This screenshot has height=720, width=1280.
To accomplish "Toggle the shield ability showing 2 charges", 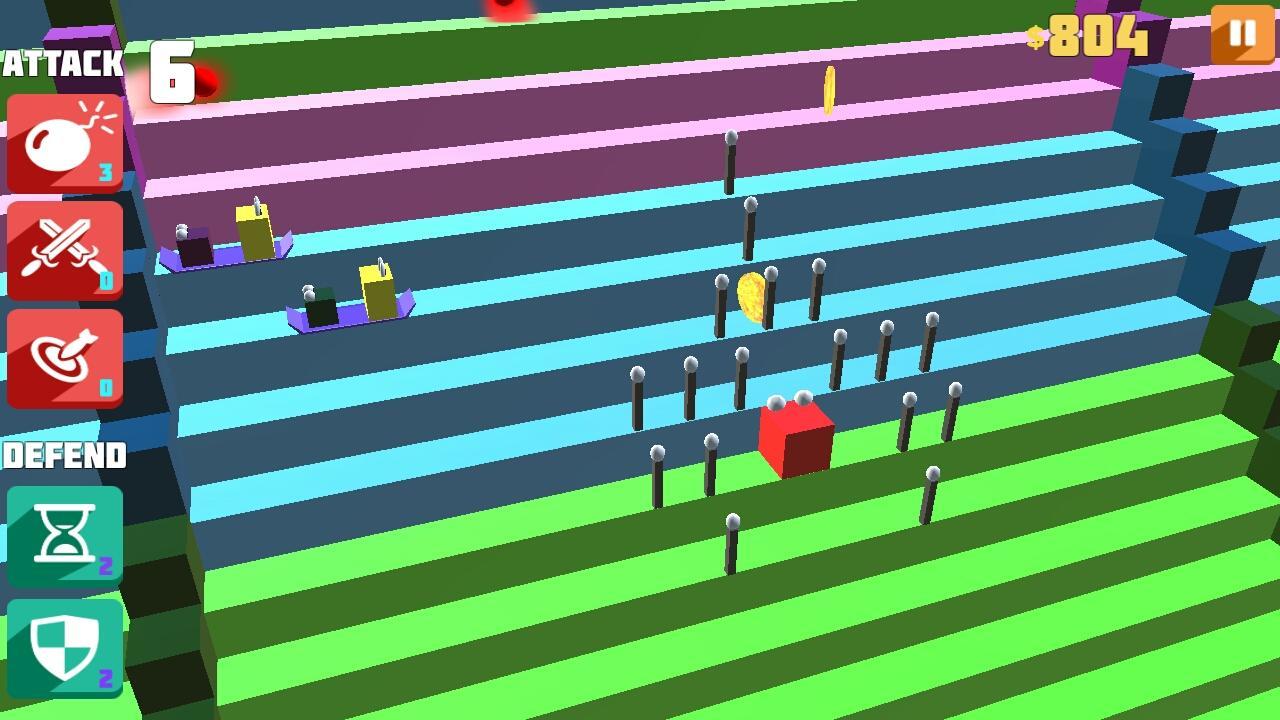I will click(x=64, y=647).
